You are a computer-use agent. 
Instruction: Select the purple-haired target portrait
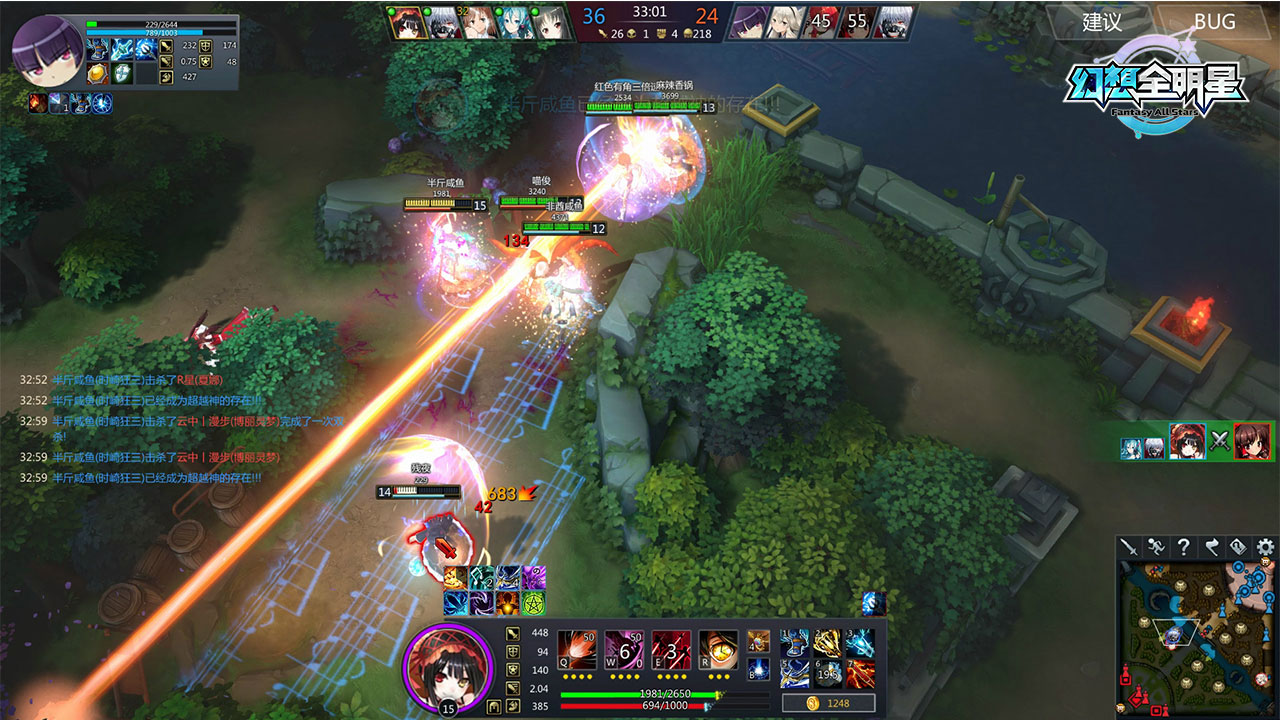(x=45, y=52)
